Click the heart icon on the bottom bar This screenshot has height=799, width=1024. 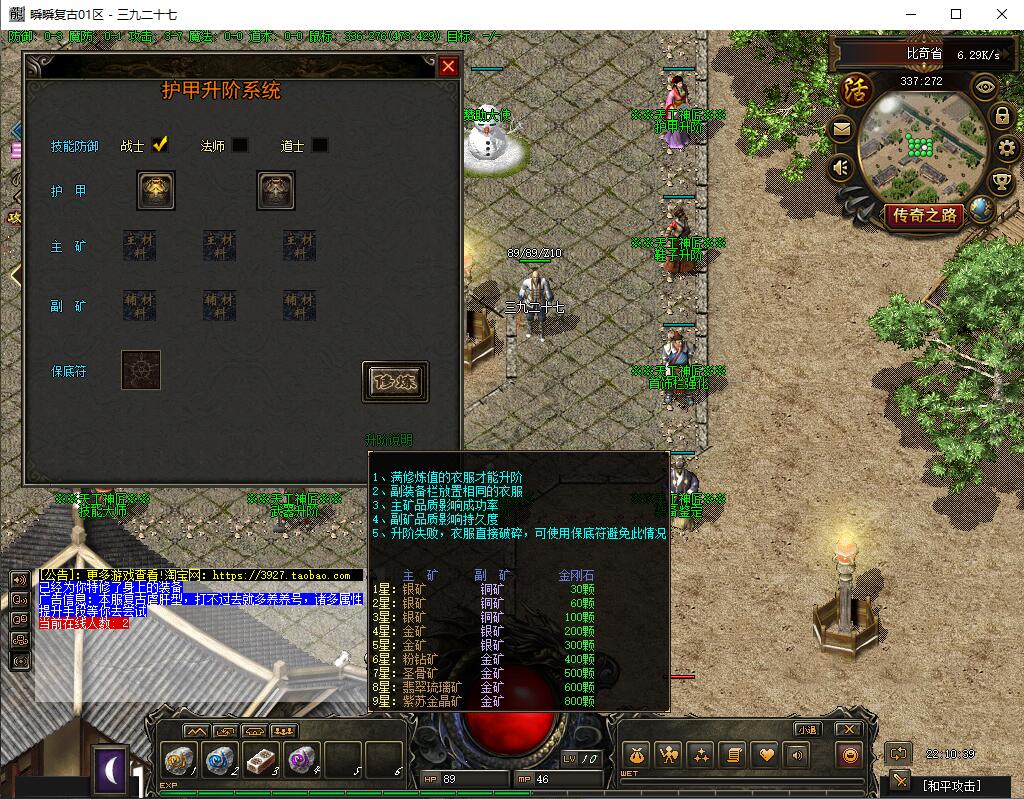[x=765, y=755]
